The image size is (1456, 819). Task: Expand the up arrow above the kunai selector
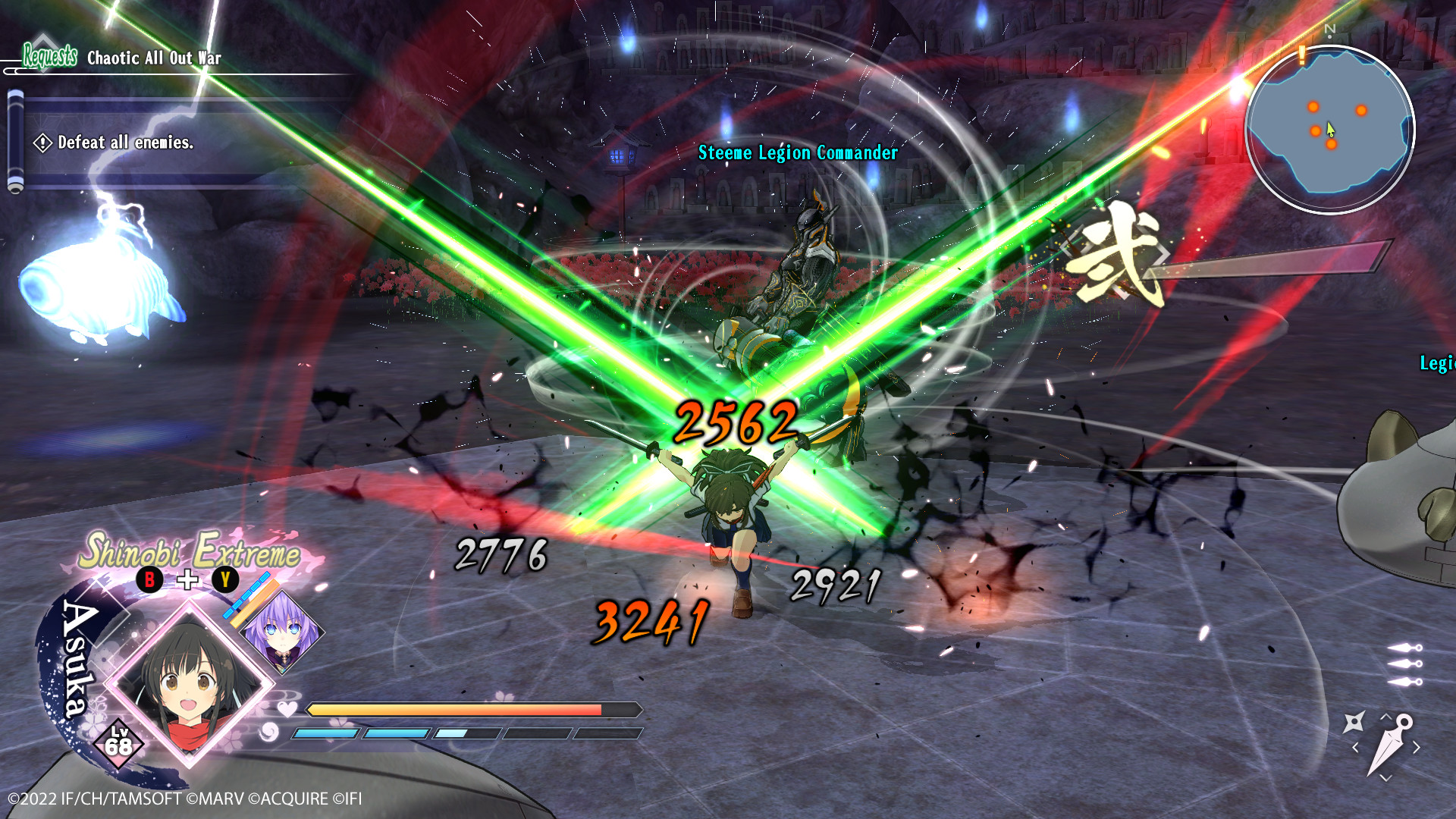(x=1385, y=717)
